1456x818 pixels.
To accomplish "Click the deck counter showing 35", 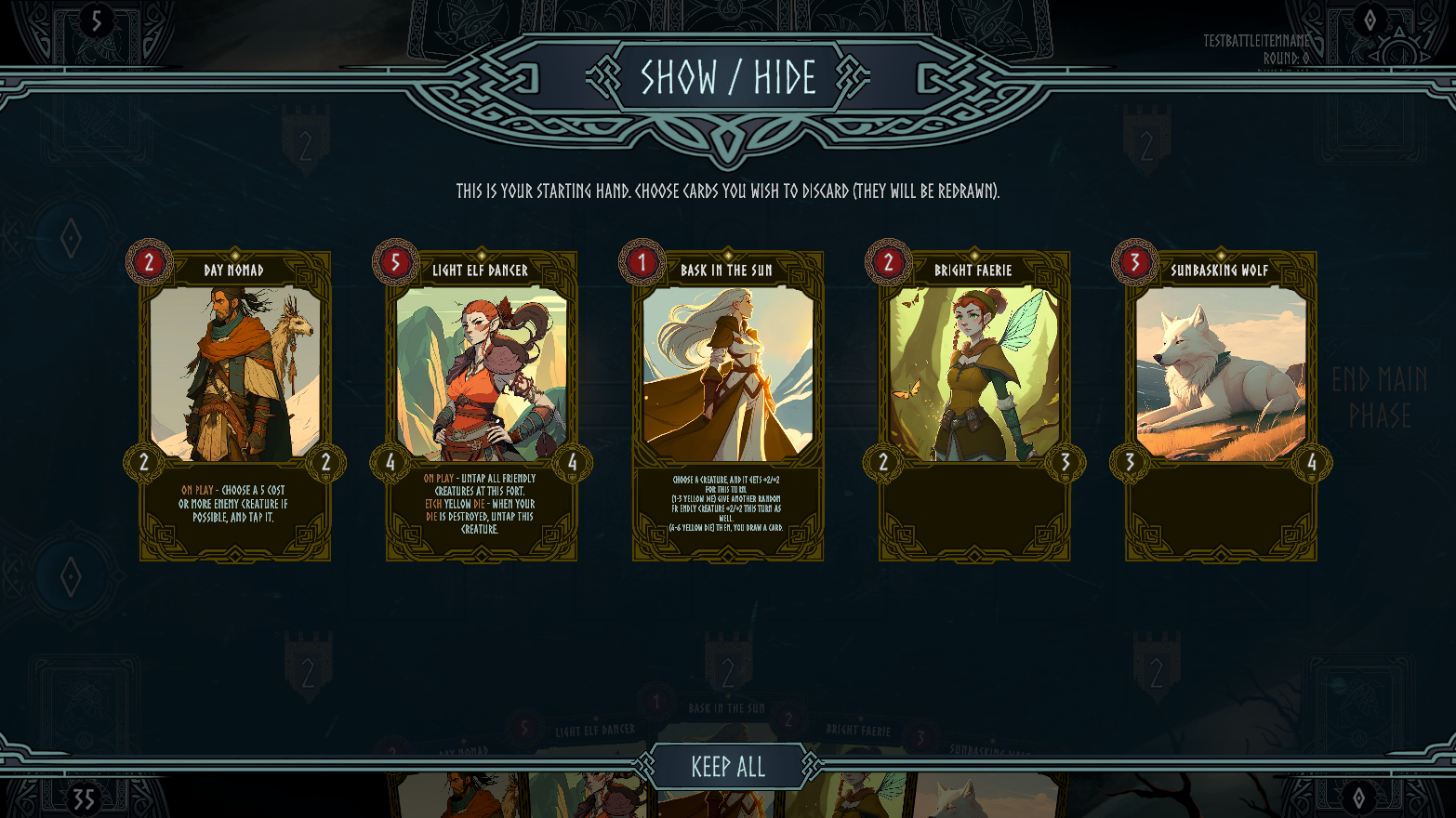I will point(83,798).
